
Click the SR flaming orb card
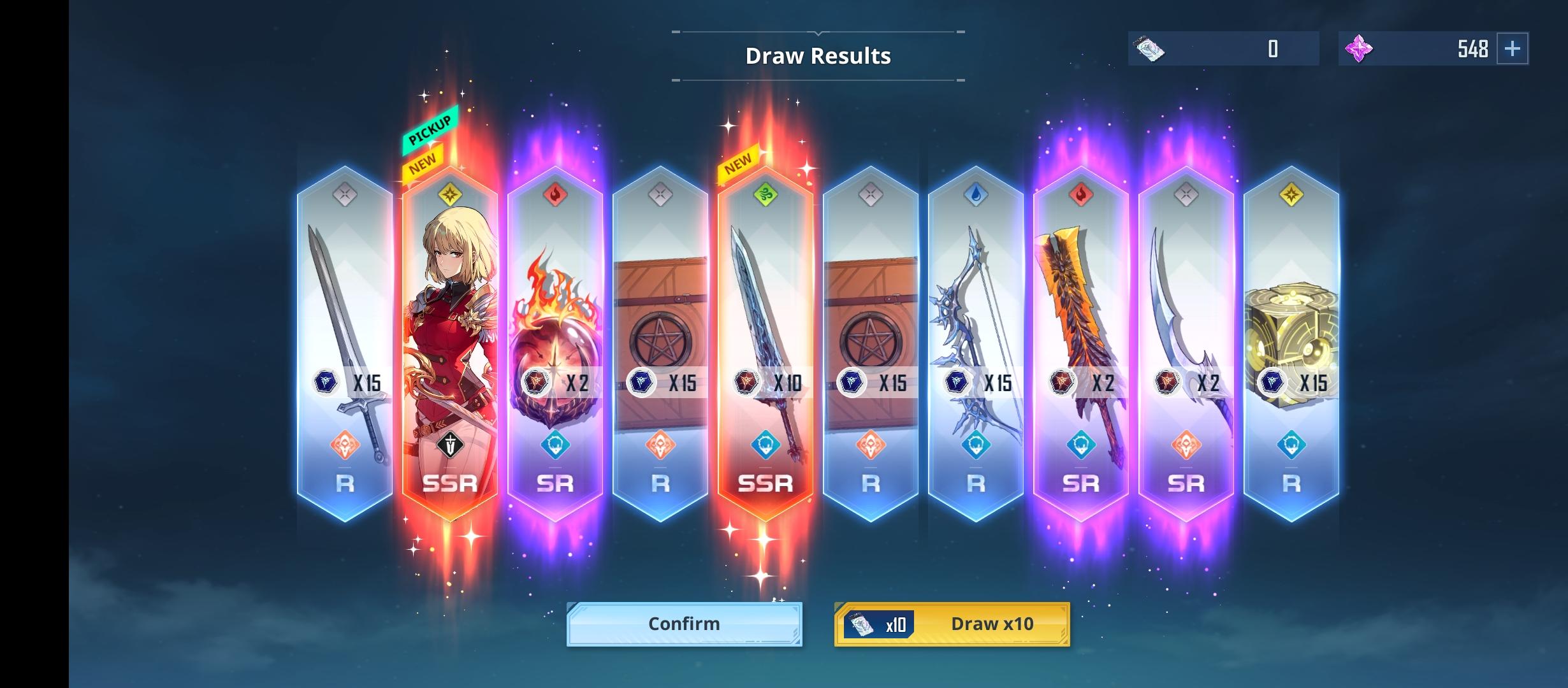555,331
